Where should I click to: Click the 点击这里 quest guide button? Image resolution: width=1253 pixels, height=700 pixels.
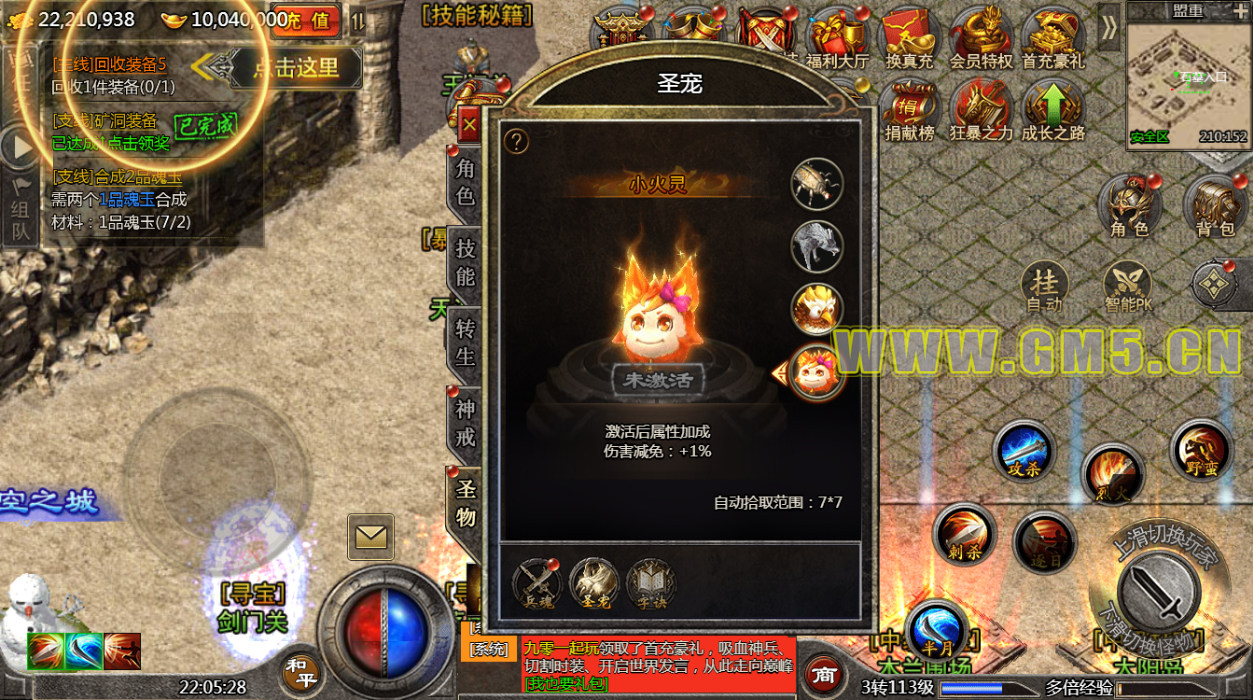pyautogui.click(x=294, y=68)
